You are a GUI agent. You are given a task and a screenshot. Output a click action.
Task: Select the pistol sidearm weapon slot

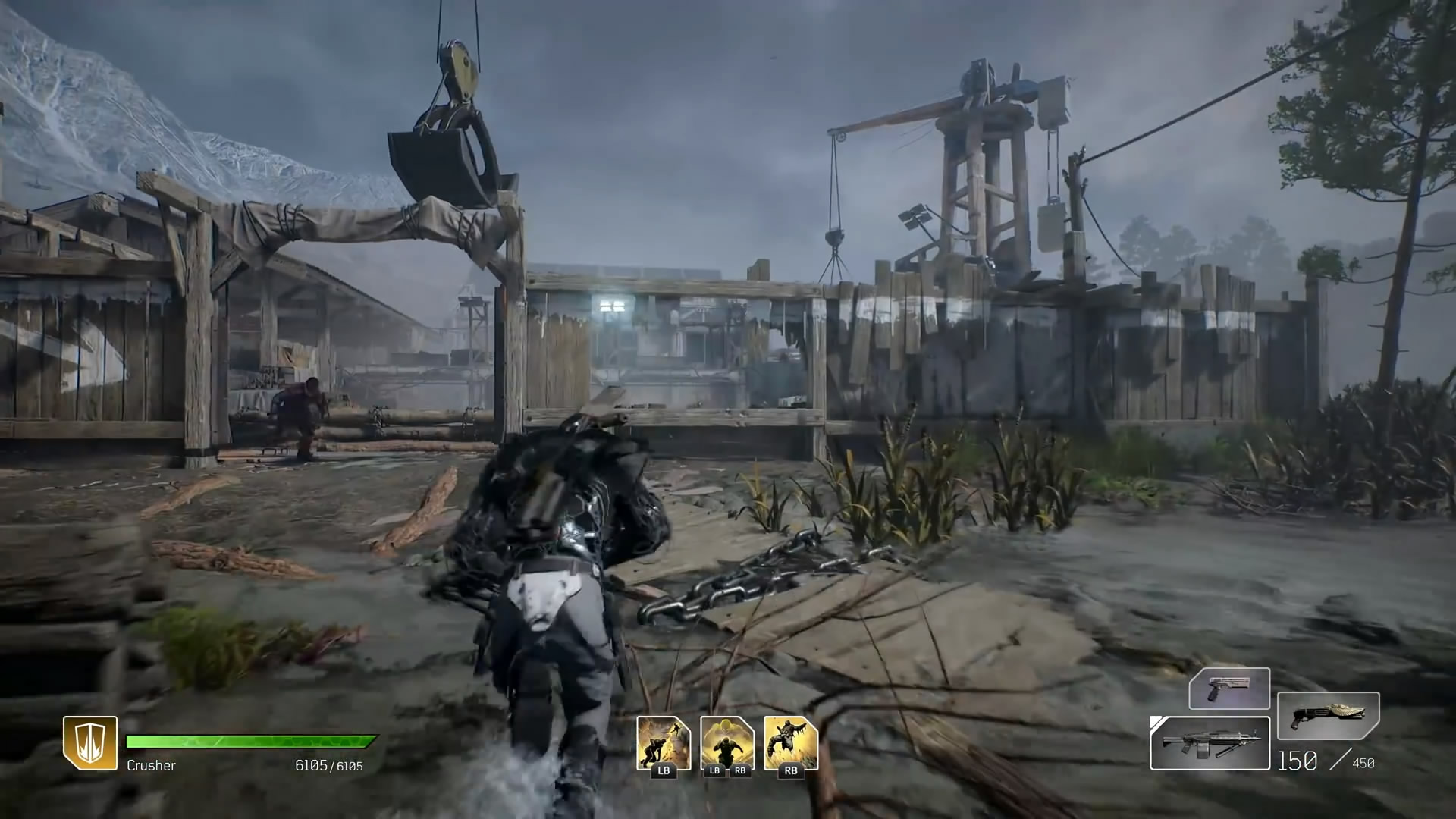pos(1228,688)
